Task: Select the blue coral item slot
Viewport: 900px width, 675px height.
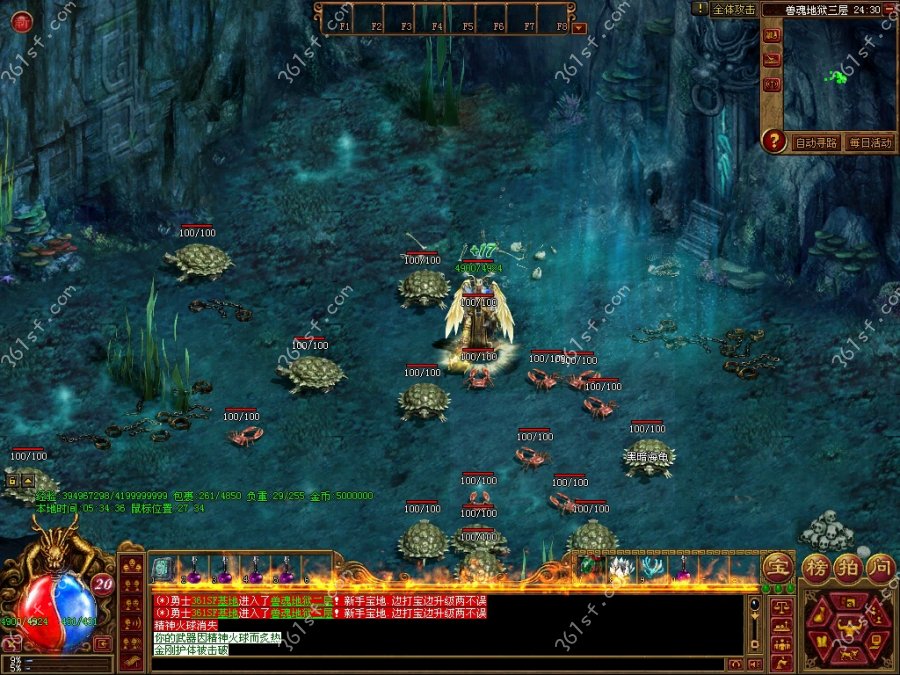Action: point(652,569)
